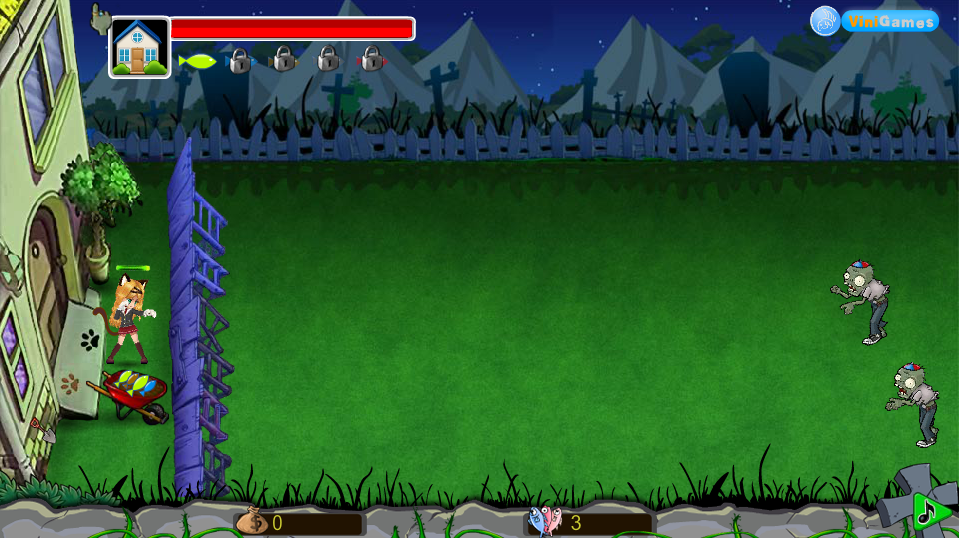The width and height of the screenshot is (959, 538).
Task: Open the ViniGames logo link
Action: pos(874,21)
